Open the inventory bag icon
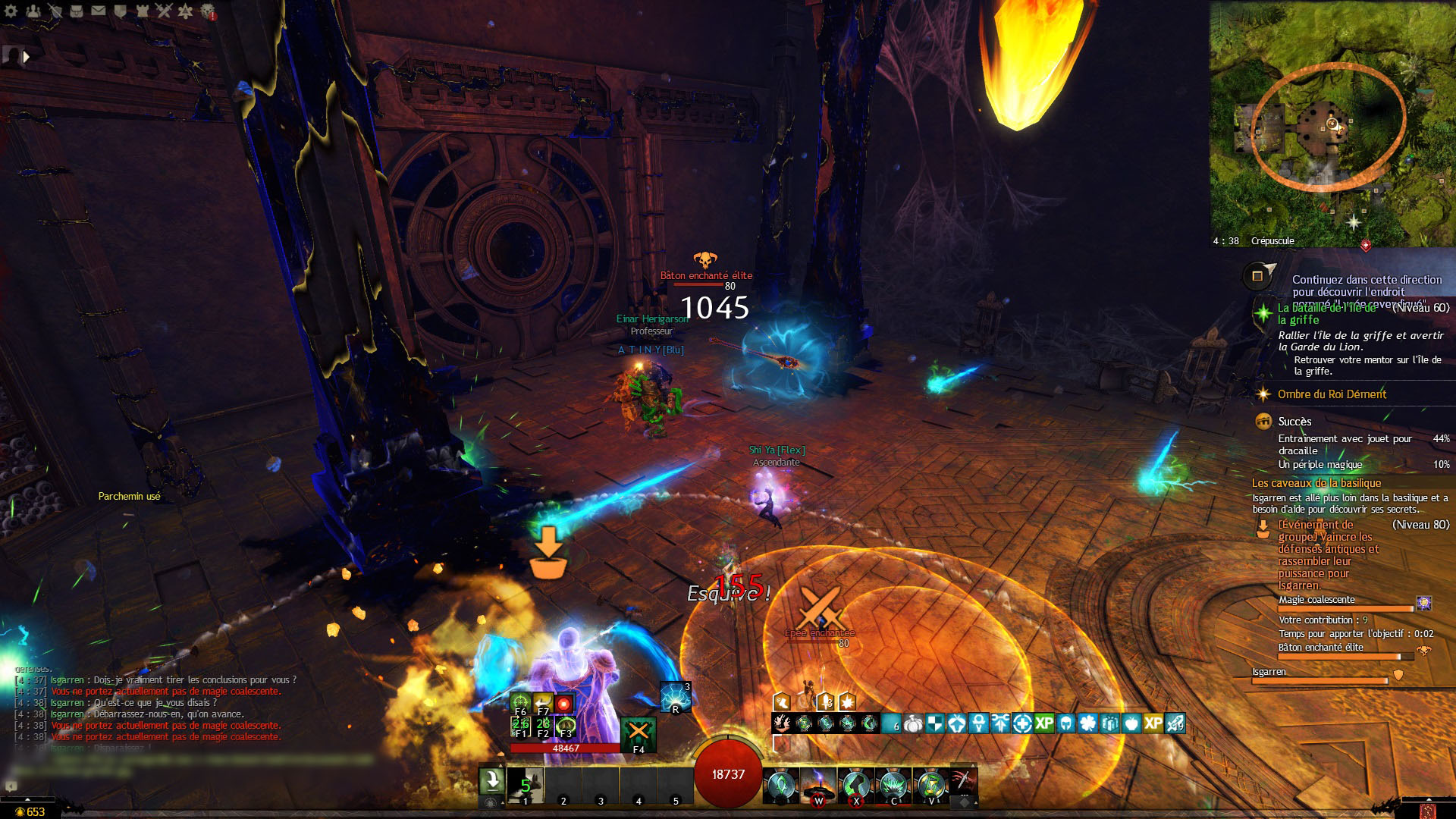 [77, 11]
